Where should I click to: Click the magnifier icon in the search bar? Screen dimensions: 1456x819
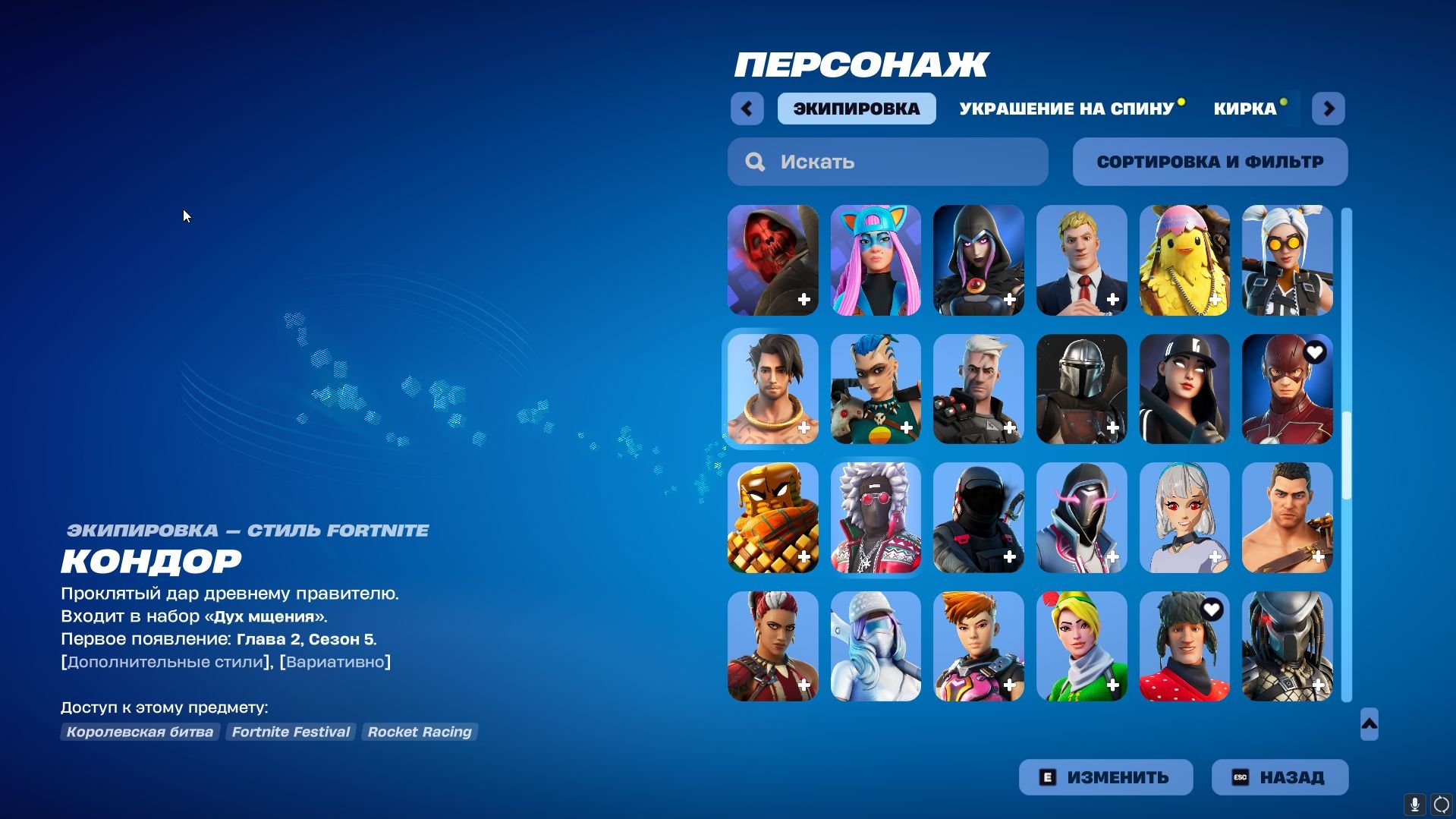pyautogui.click(x=756, y=162)
